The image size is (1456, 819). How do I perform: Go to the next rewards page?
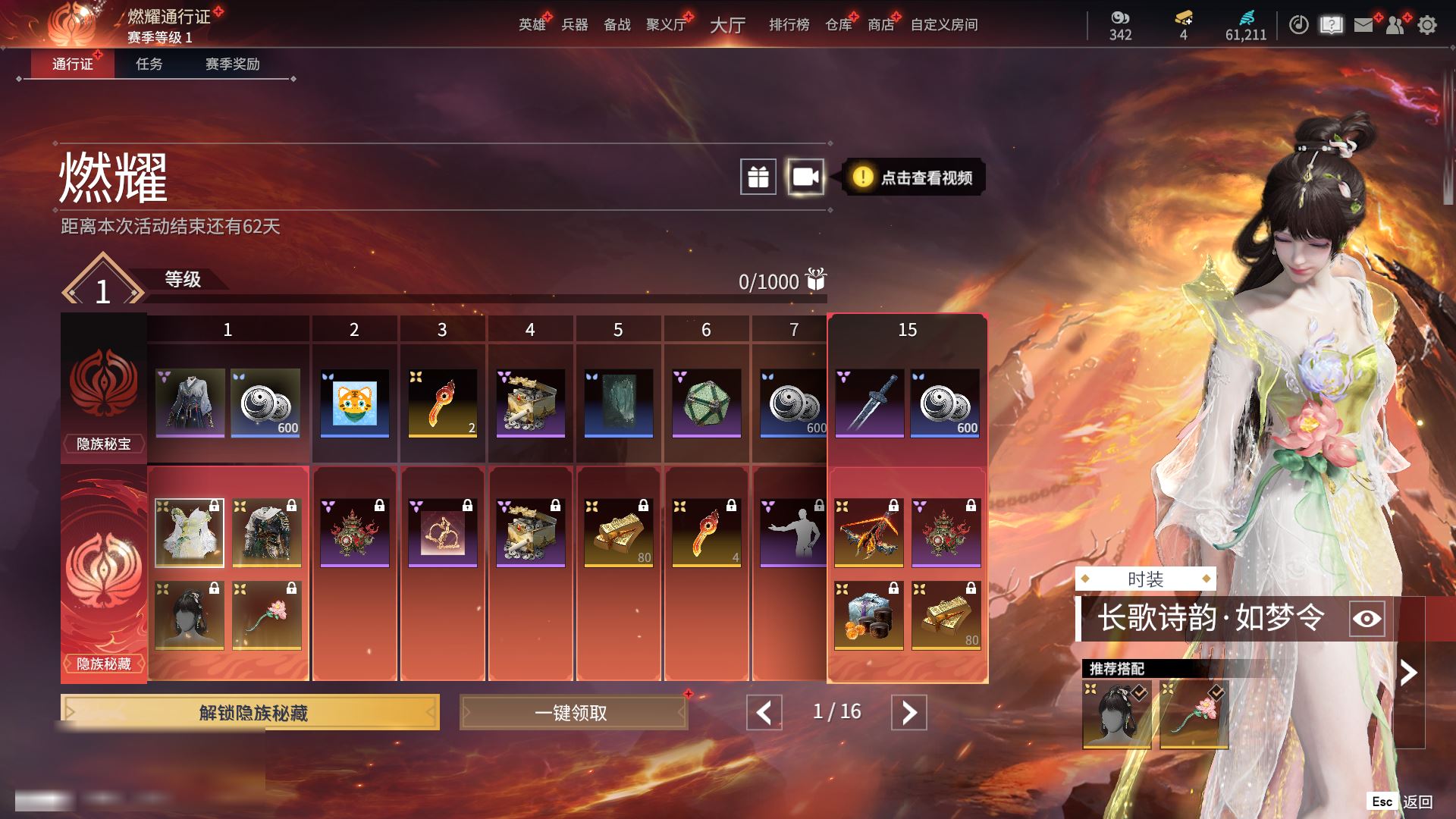tap(908, 713)
